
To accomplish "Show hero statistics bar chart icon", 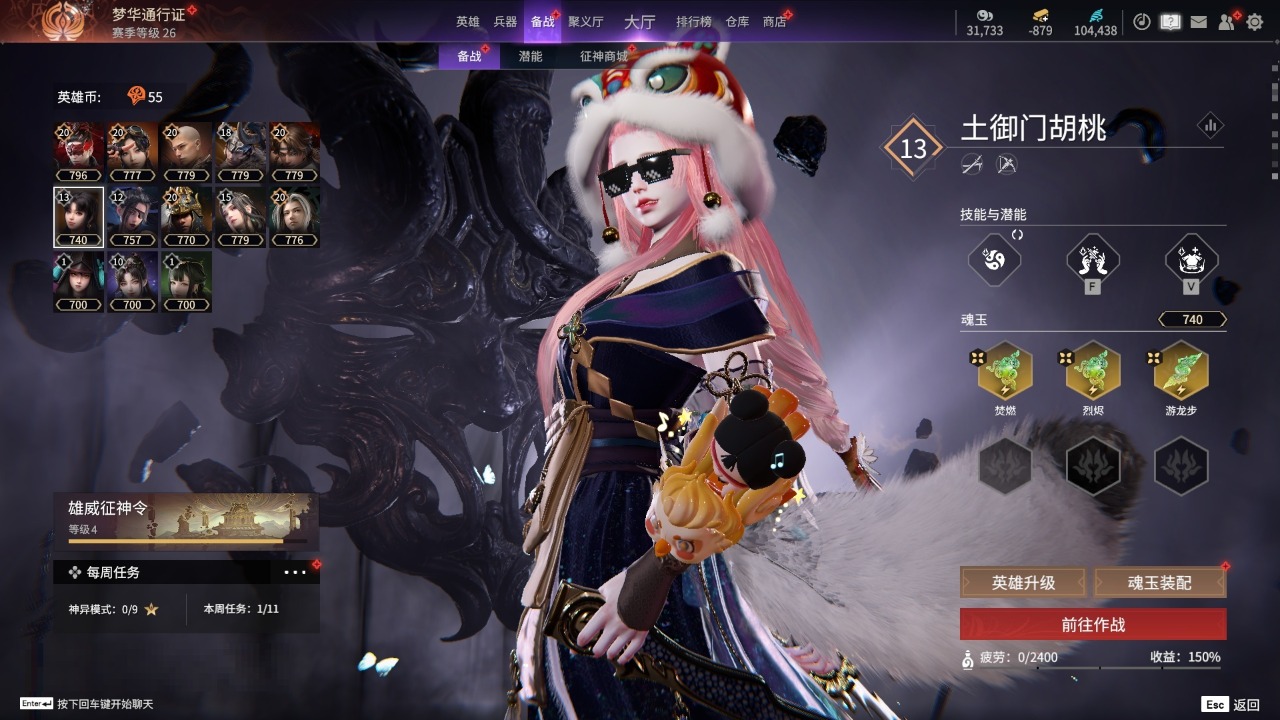I will tap(1210, 126).
